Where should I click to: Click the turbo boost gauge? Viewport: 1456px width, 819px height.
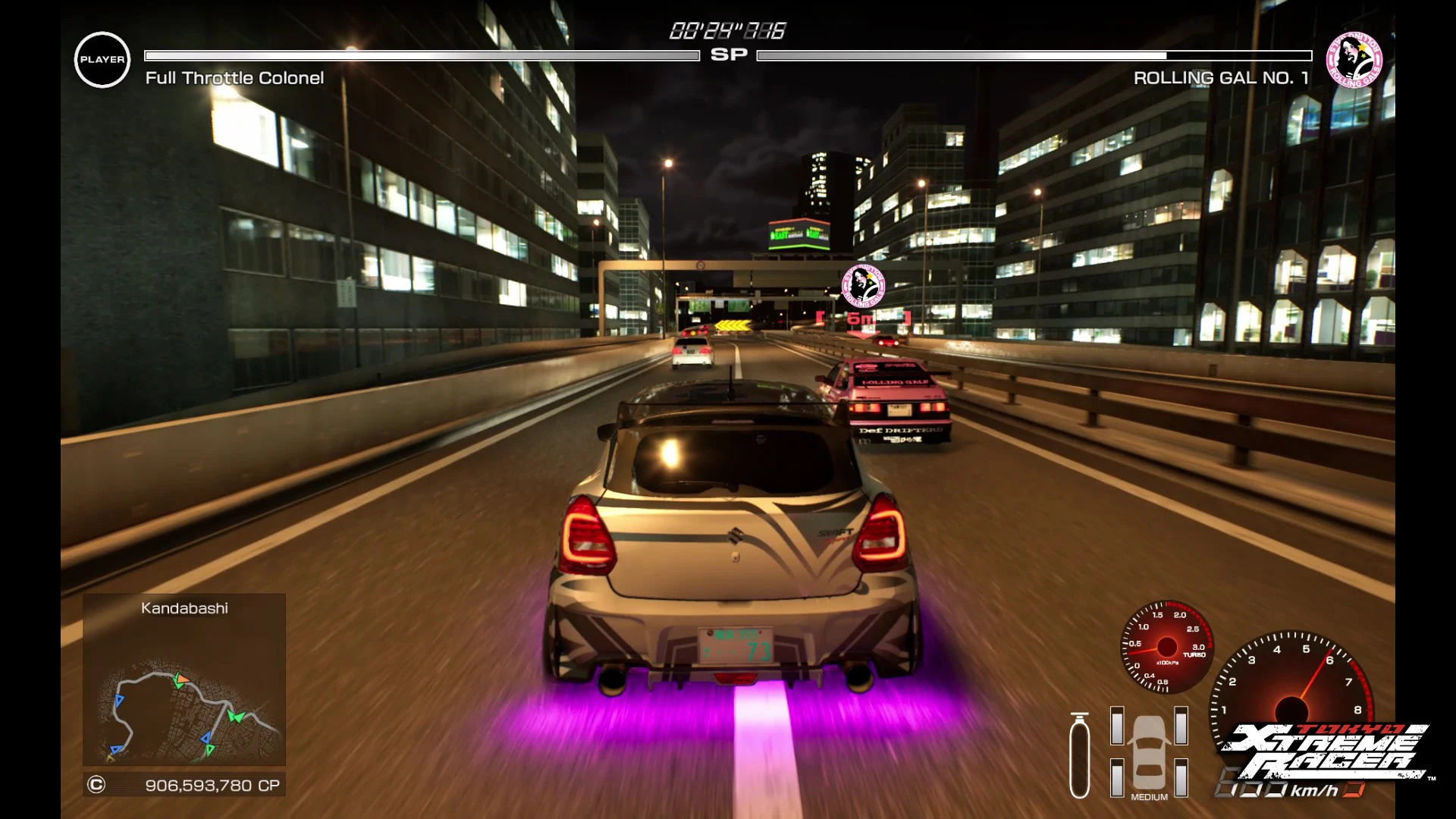click(1166, 647)
